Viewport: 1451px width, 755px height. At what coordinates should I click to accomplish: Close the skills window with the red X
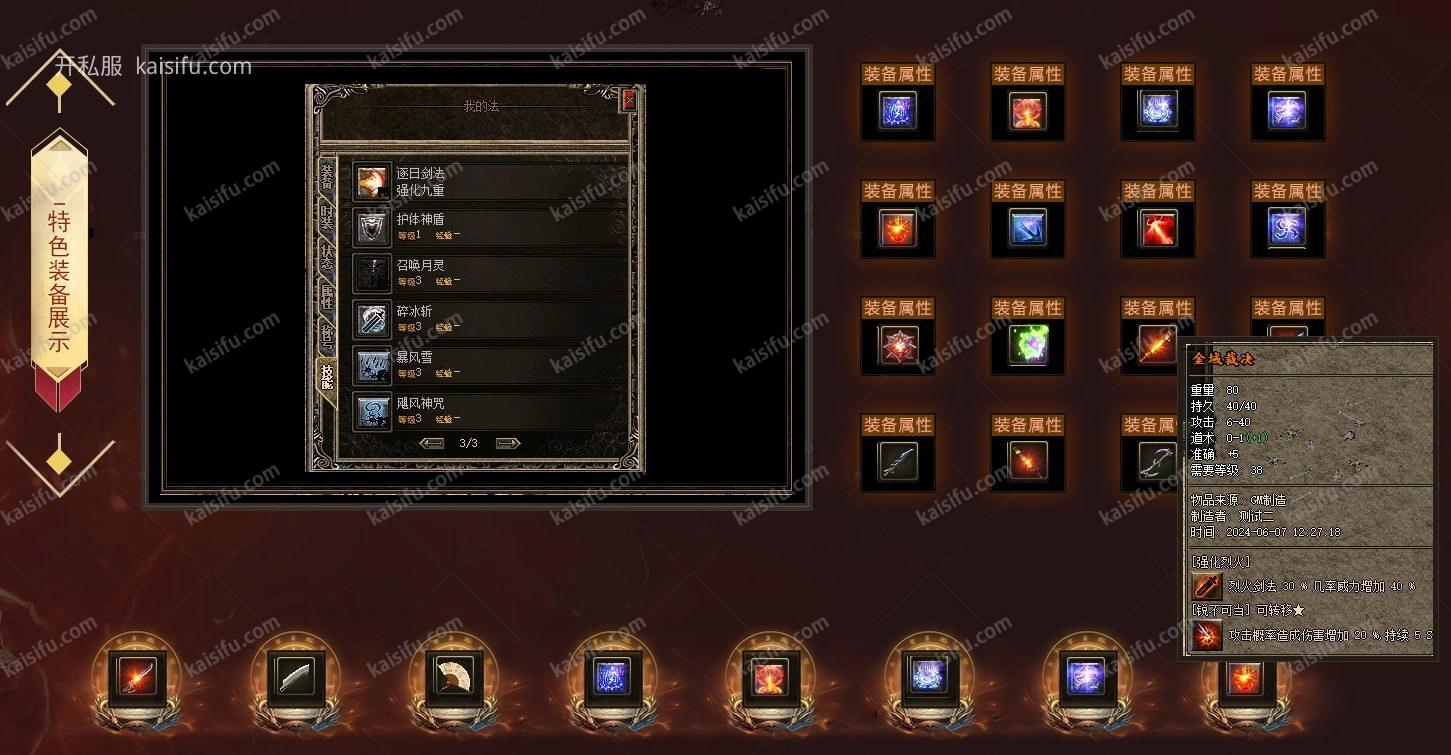[628, 100]
